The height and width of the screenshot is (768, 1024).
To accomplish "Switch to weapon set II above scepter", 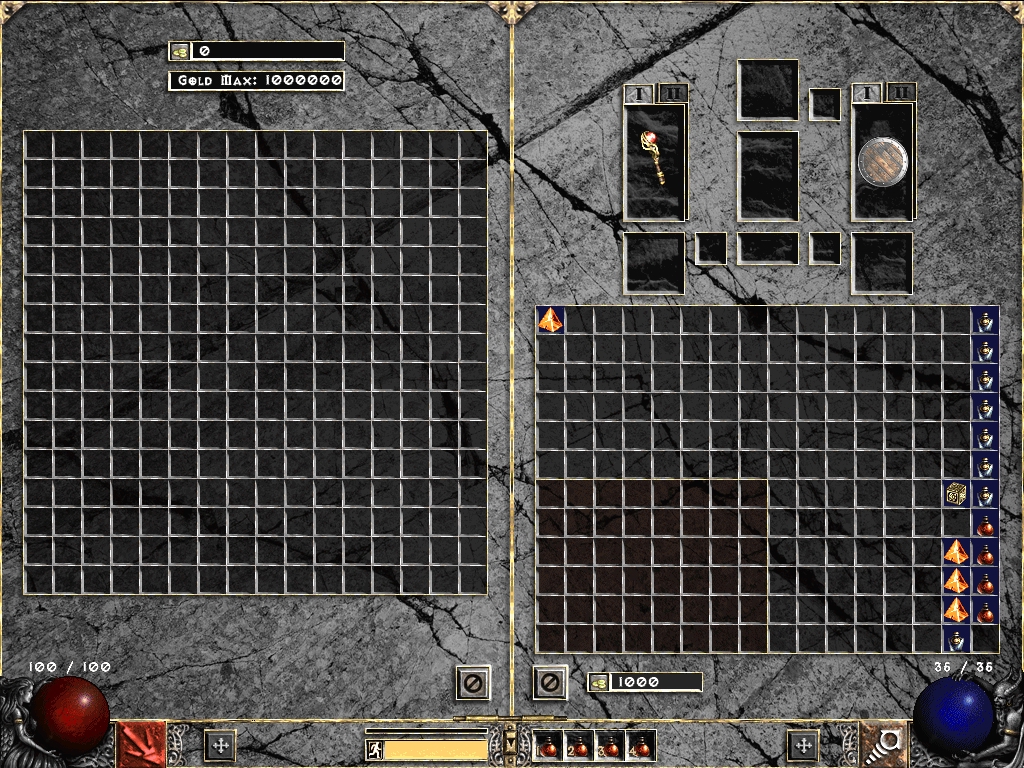I will click(673, 93).
